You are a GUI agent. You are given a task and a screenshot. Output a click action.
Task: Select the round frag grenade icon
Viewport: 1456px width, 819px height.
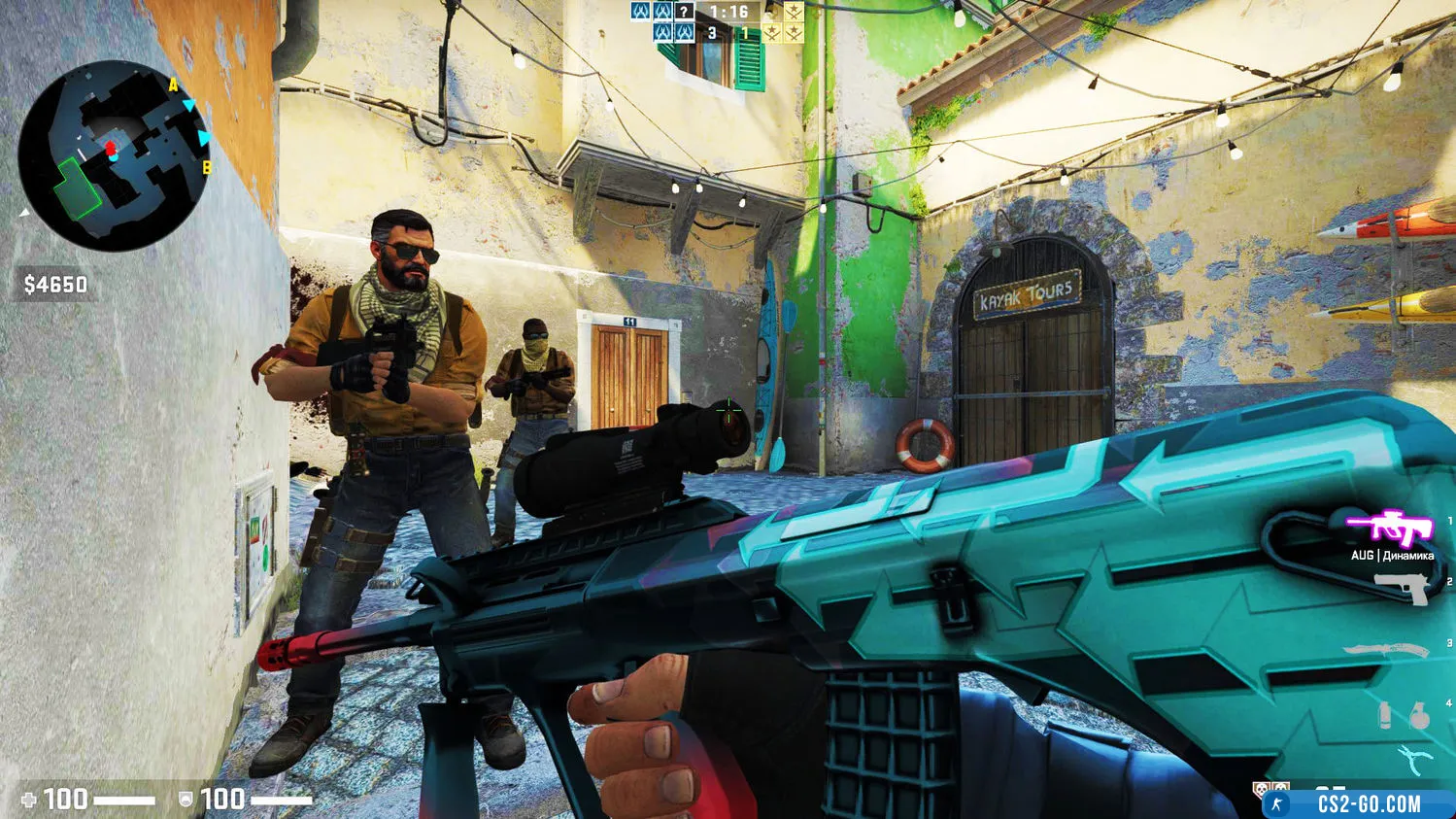(x=1418, y=716)
